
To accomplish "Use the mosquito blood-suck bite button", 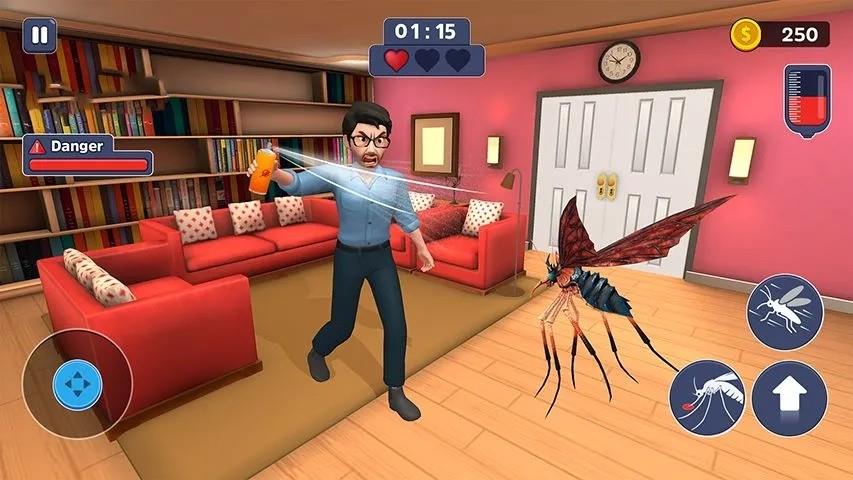I will coord(707,398).
